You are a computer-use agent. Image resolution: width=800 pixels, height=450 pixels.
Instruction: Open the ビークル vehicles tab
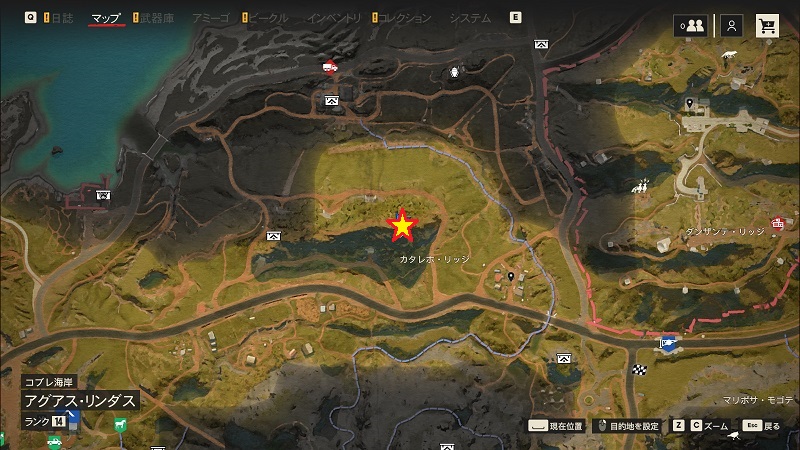(x=266, y=18)
